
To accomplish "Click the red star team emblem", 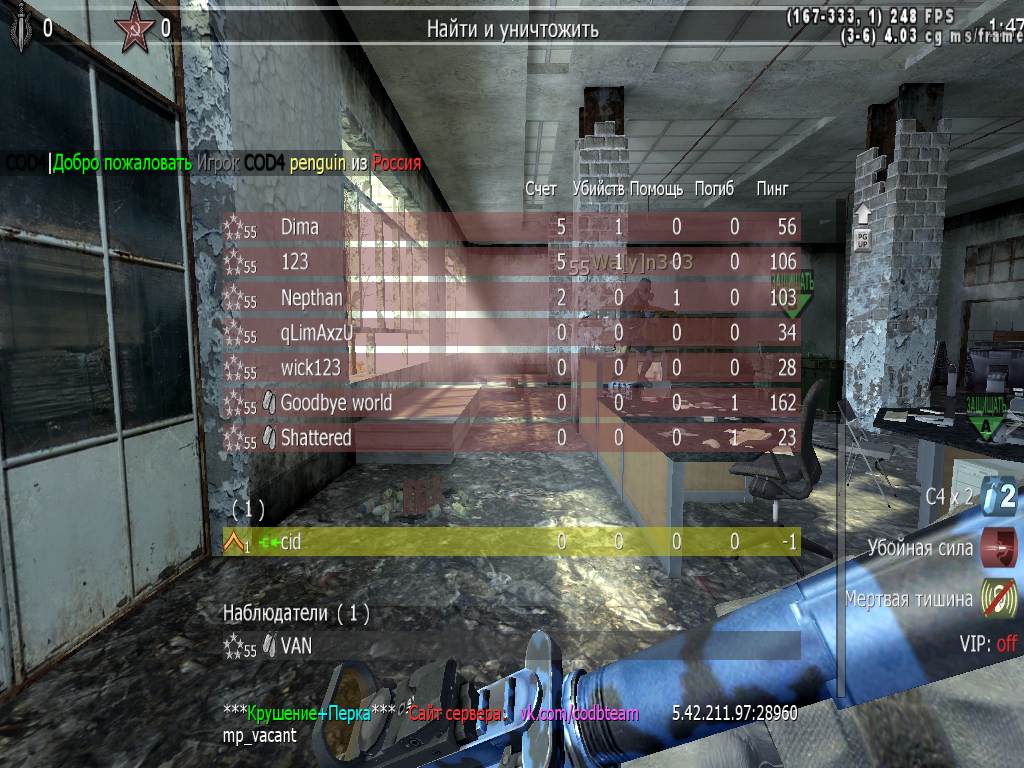I will (134, 27).
